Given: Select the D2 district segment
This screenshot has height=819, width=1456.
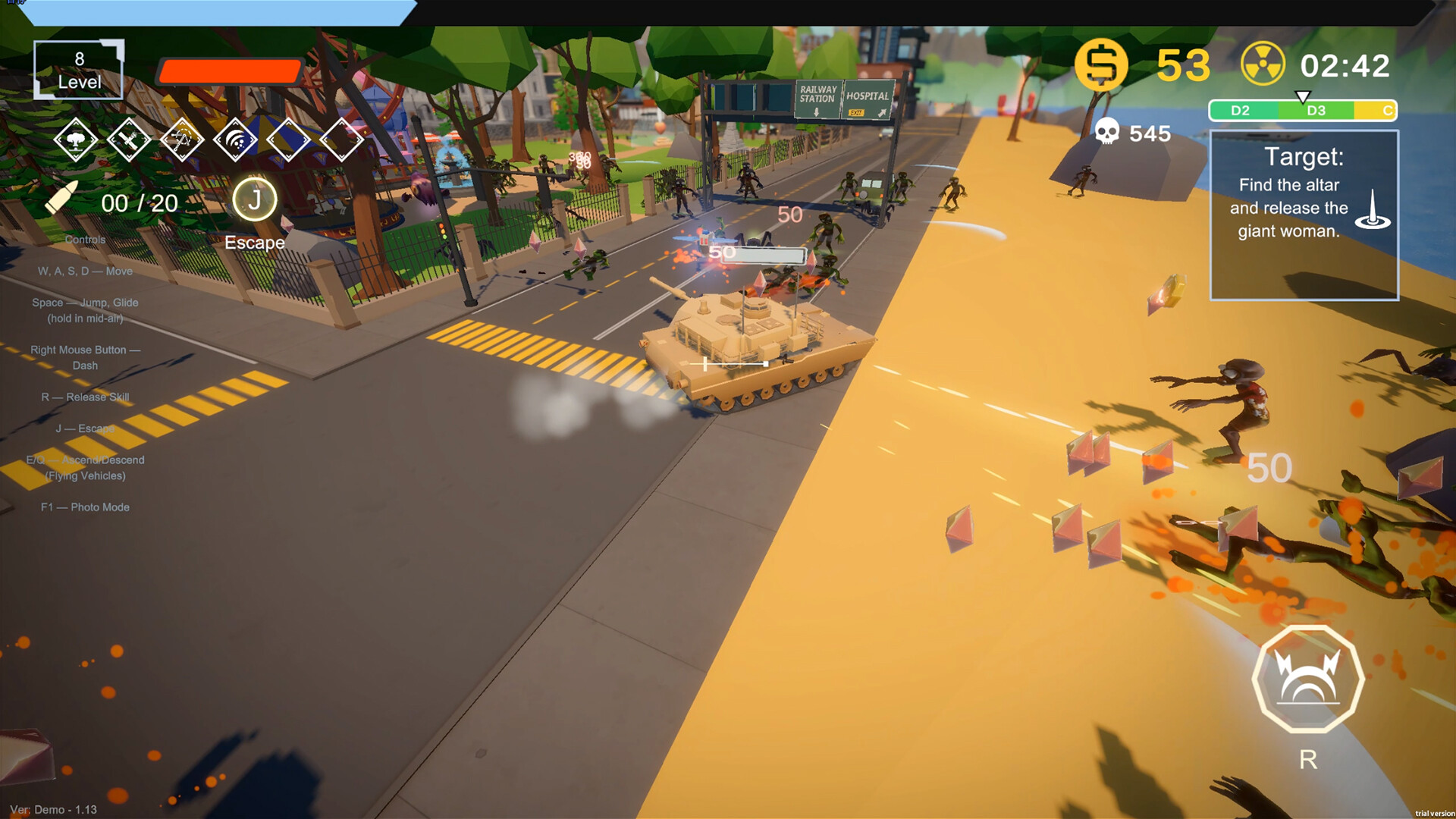Looking at the screenshot, I should pyautogui.click(x=1242, y=110).
